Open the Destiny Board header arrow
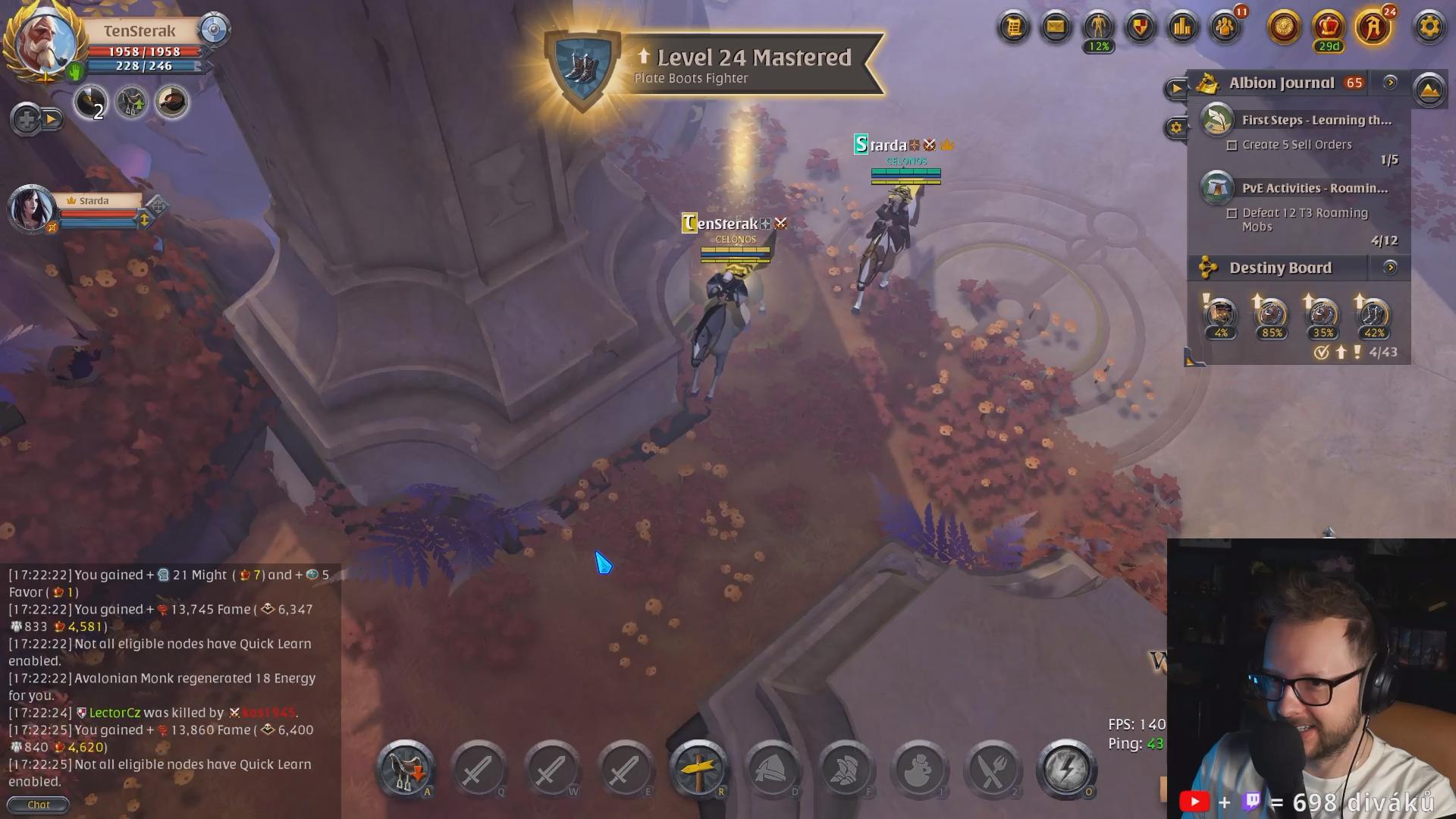This screenshot has width=1456, height=819. (x=1390, y=268)
